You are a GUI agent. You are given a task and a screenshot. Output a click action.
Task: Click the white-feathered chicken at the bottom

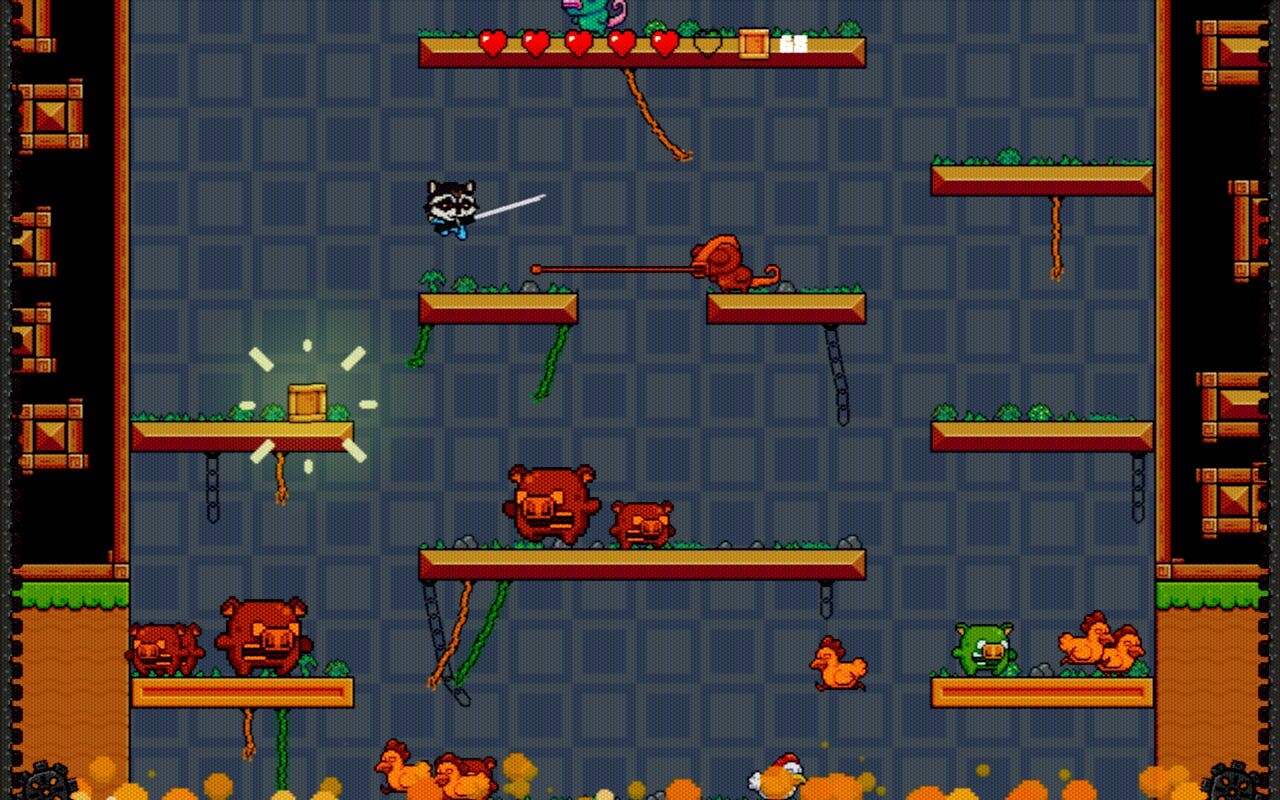click(777, 775)
